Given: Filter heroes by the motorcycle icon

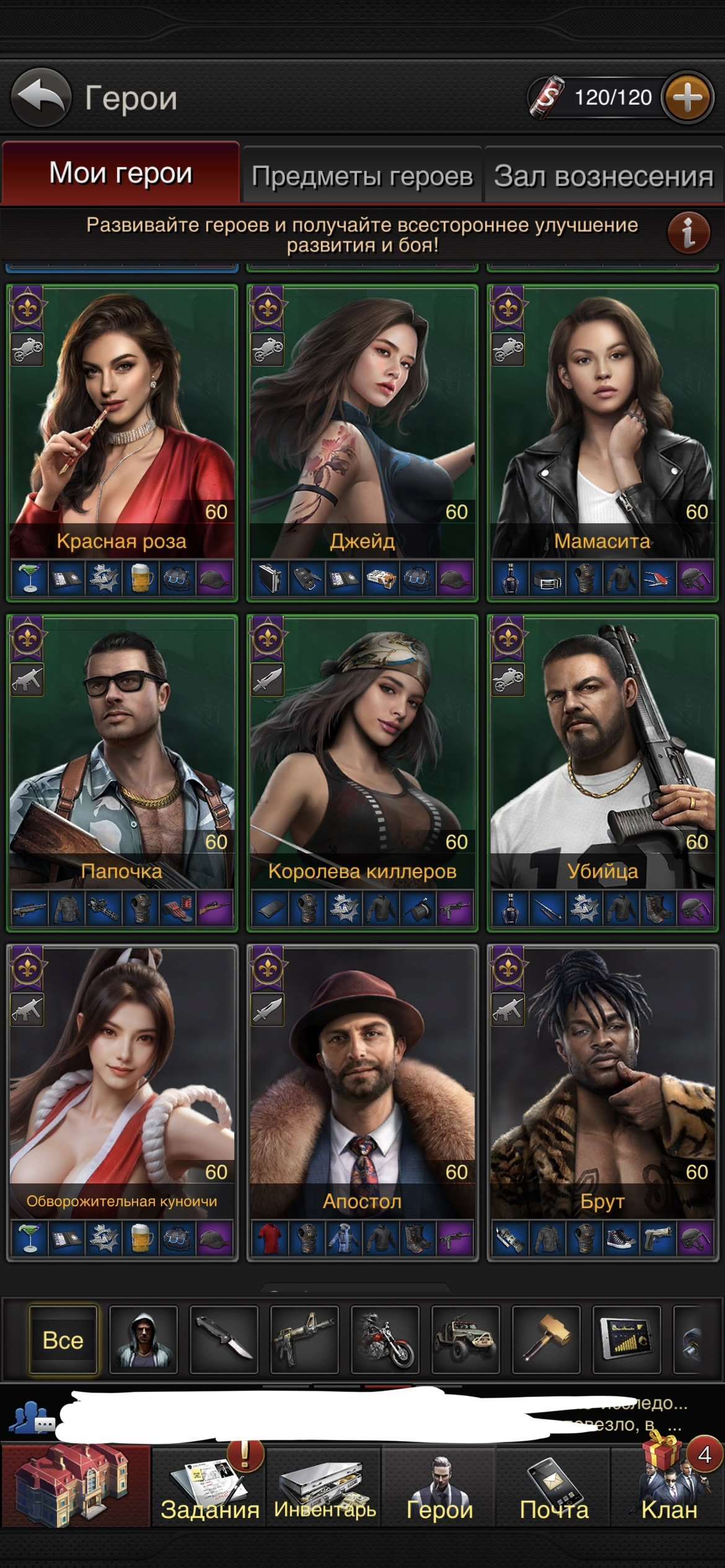Looking at the screenshot, I should pos(385,1340).
